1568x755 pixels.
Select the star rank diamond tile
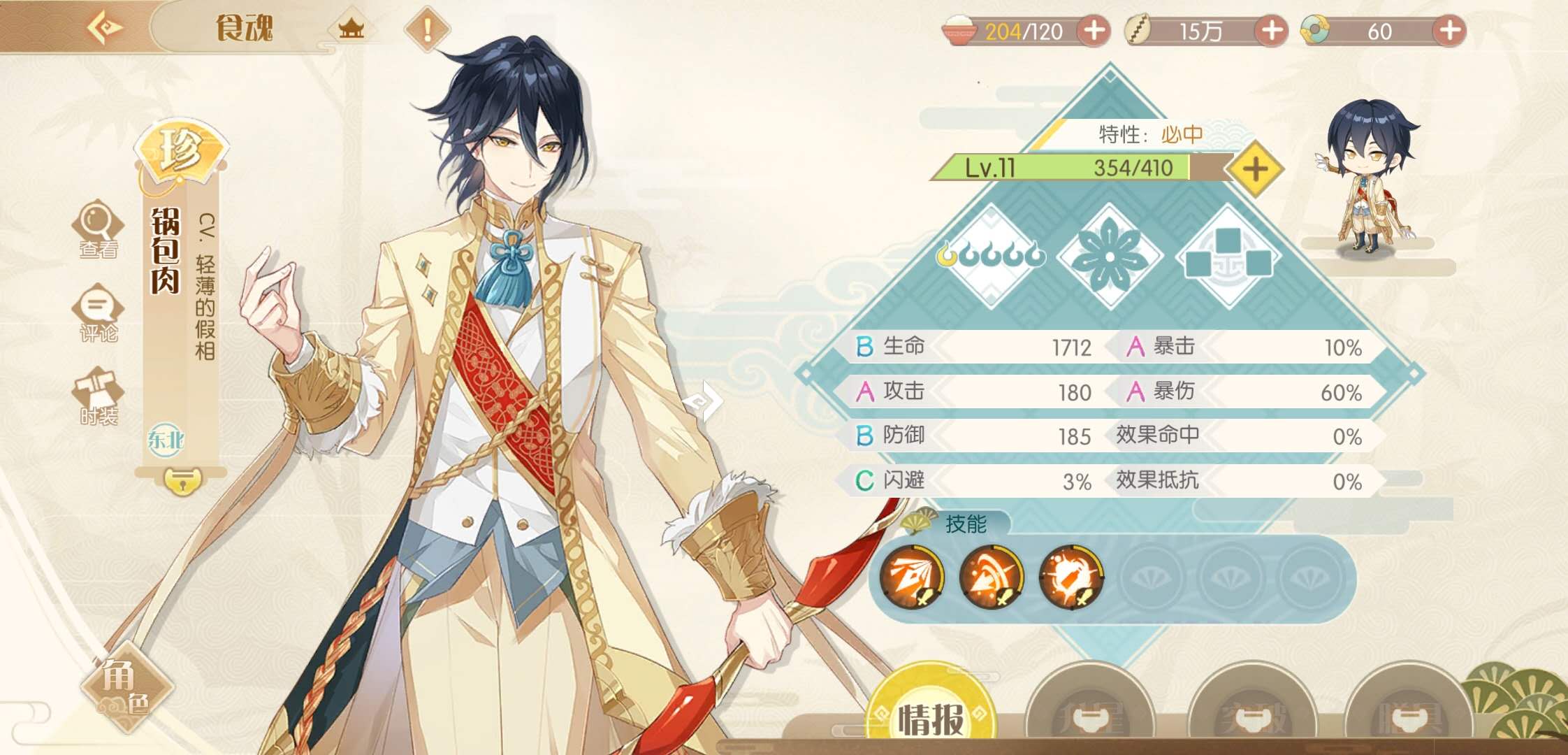992,257
